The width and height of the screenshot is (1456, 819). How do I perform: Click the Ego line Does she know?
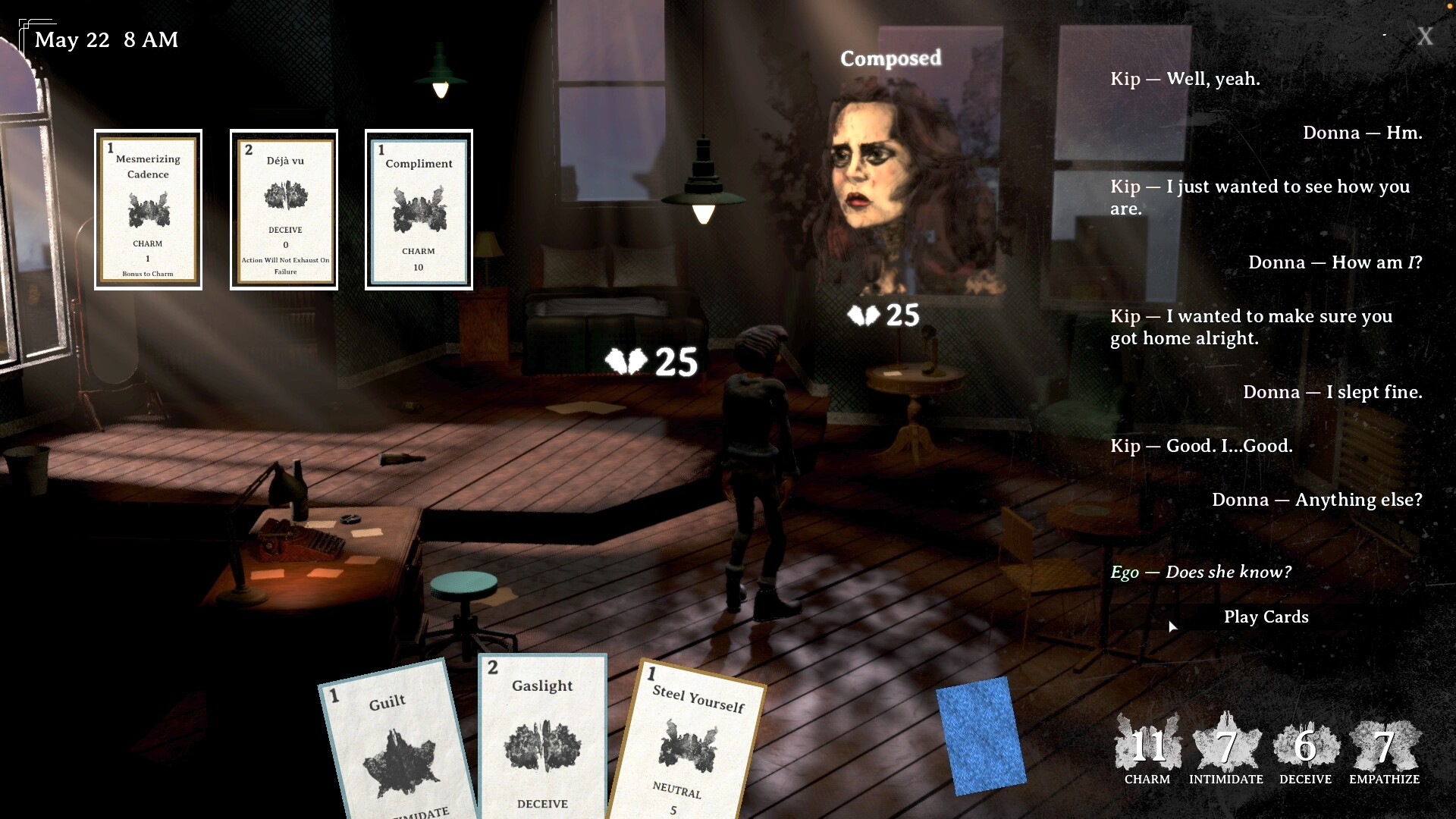tap(1201, 572)
